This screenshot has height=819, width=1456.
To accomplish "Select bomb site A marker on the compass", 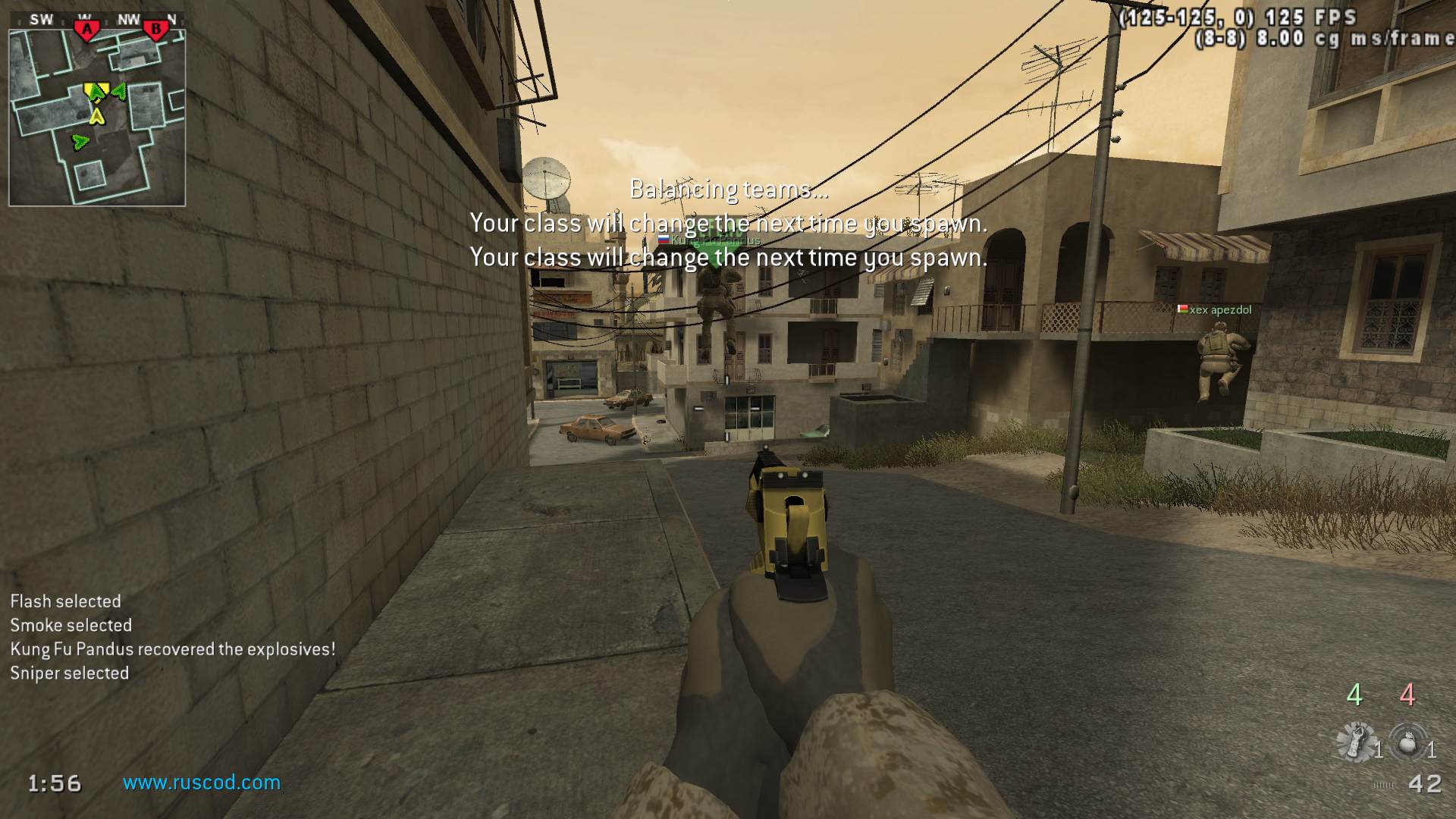I will [x=87, y=30].
